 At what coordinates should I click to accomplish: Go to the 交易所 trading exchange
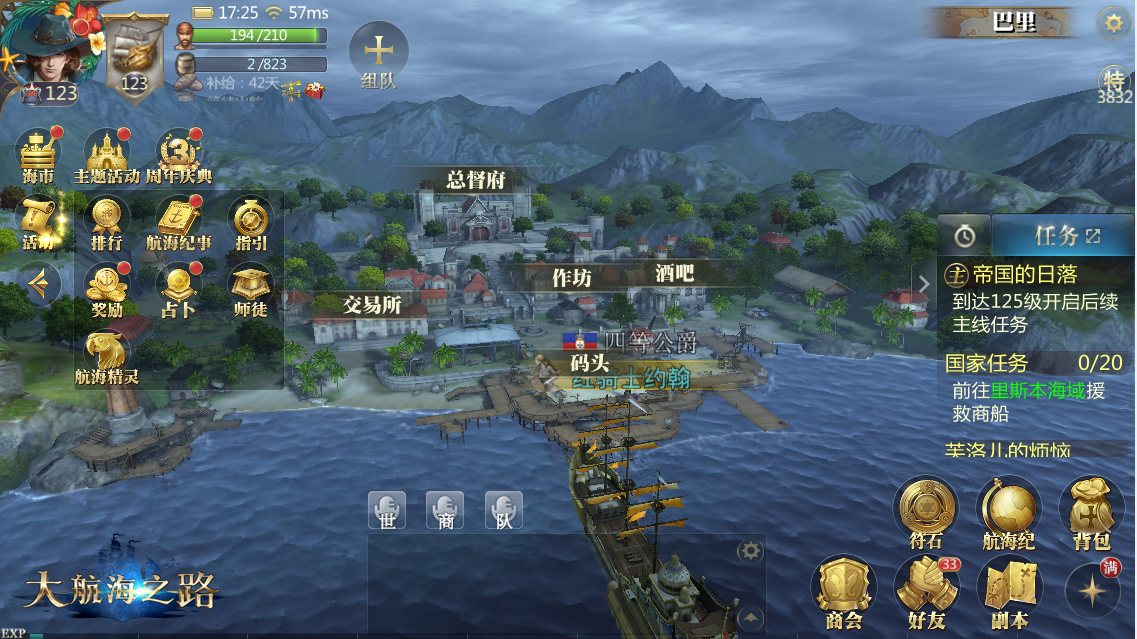(x=372, y=304)
